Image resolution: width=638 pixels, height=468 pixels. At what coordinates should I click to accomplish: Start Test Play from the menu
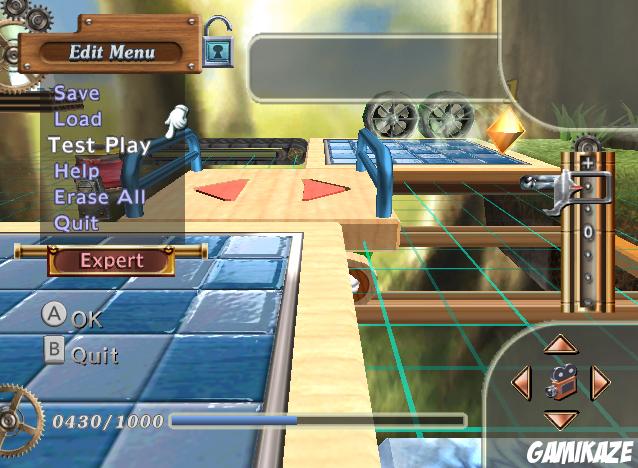pos(99,145)
